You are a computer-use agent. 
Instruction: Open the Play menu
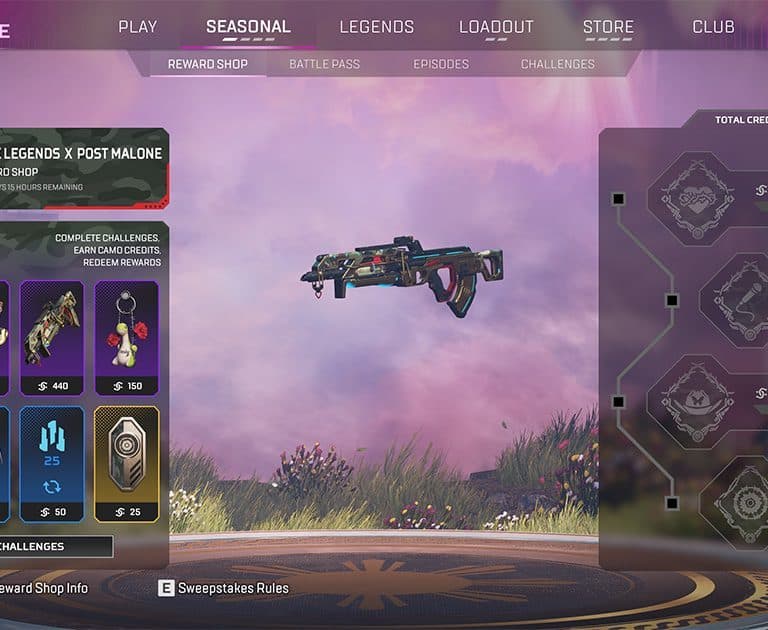pyautogui.click(x=138, y=27)
